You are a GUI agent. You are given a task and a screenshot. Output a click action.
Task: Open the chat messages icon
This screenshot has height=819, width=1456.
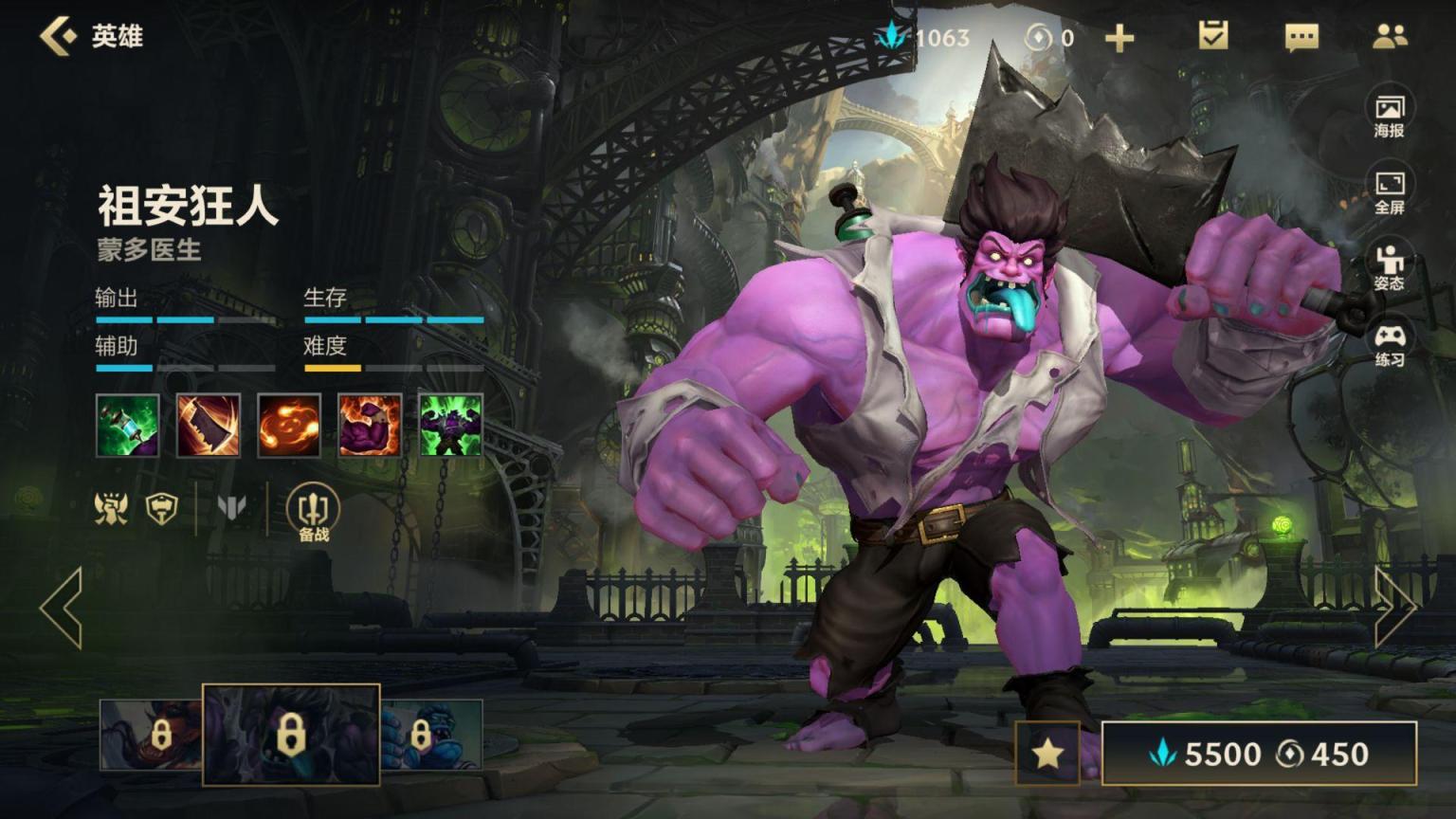1301,37
